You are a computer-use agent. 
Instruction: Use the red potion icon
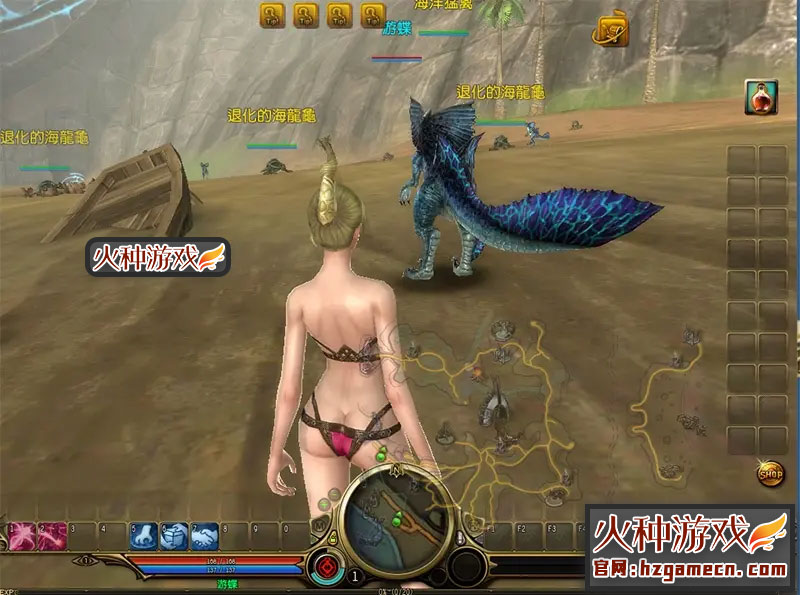(x=761, y=97)
